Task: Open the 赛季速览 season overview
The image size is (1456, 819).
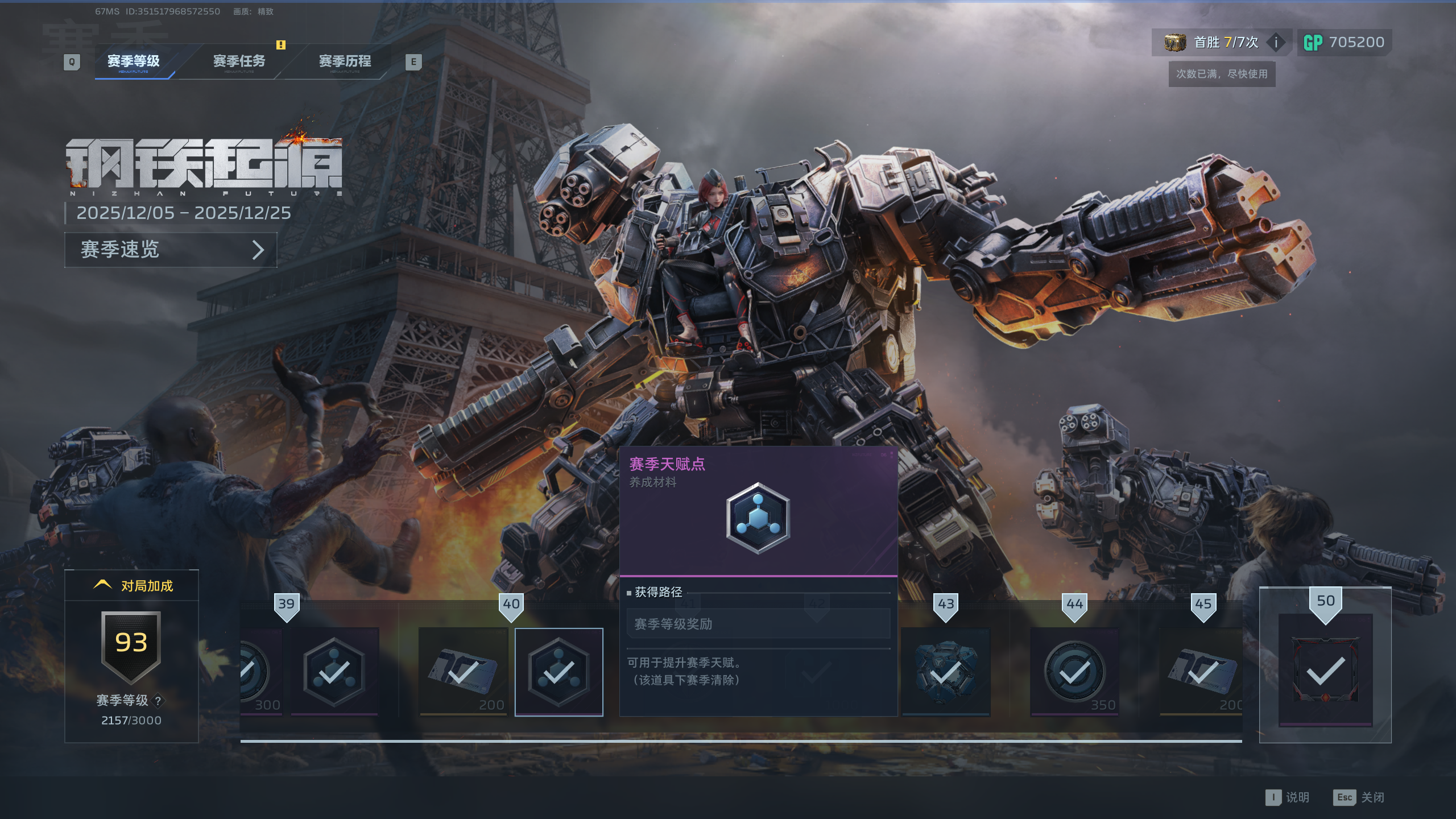Action: point(171,250)
